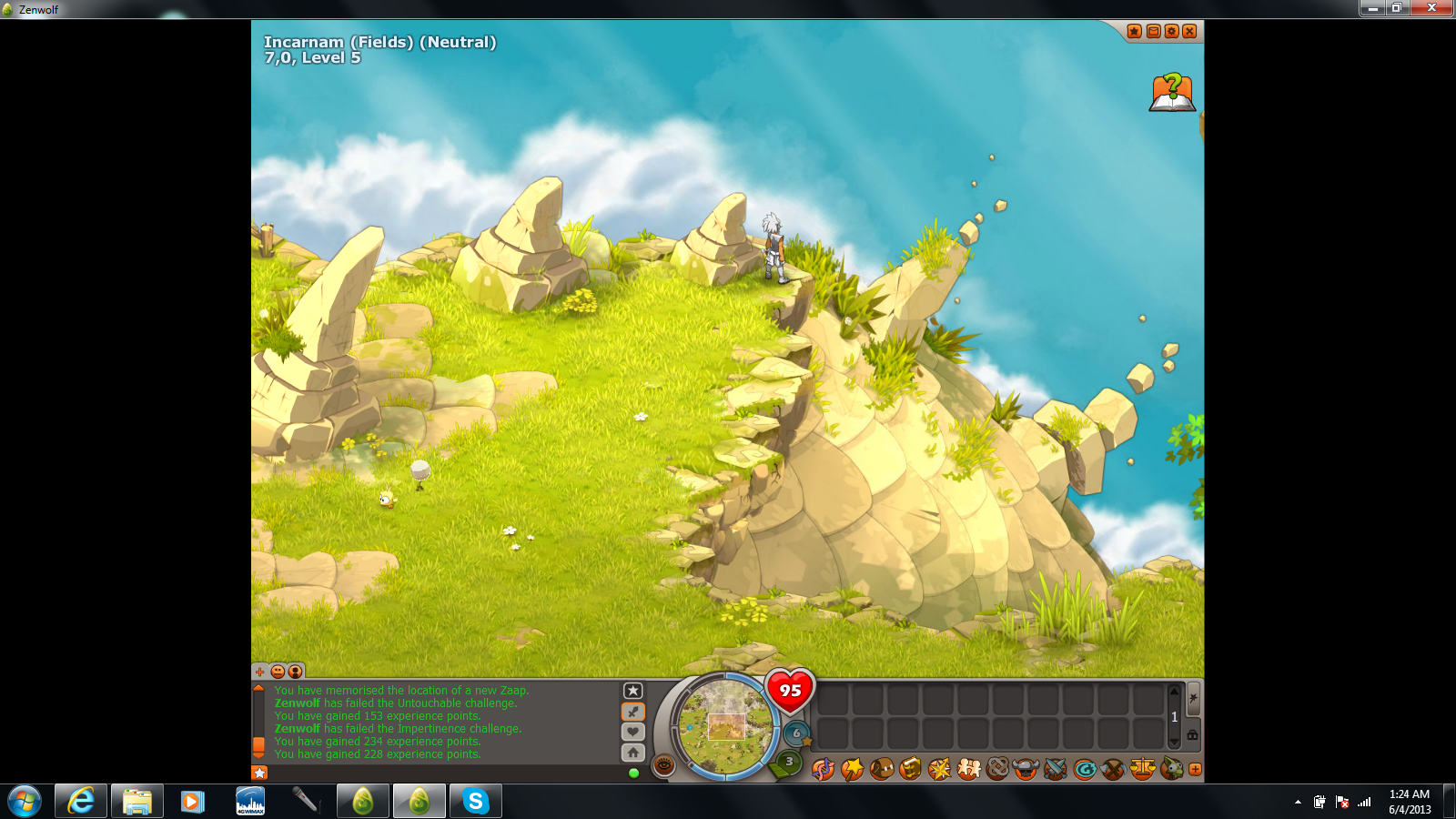Expand menu bar with orange plus button
This screenshot has width=1456, height=819.
(1195, 770)
